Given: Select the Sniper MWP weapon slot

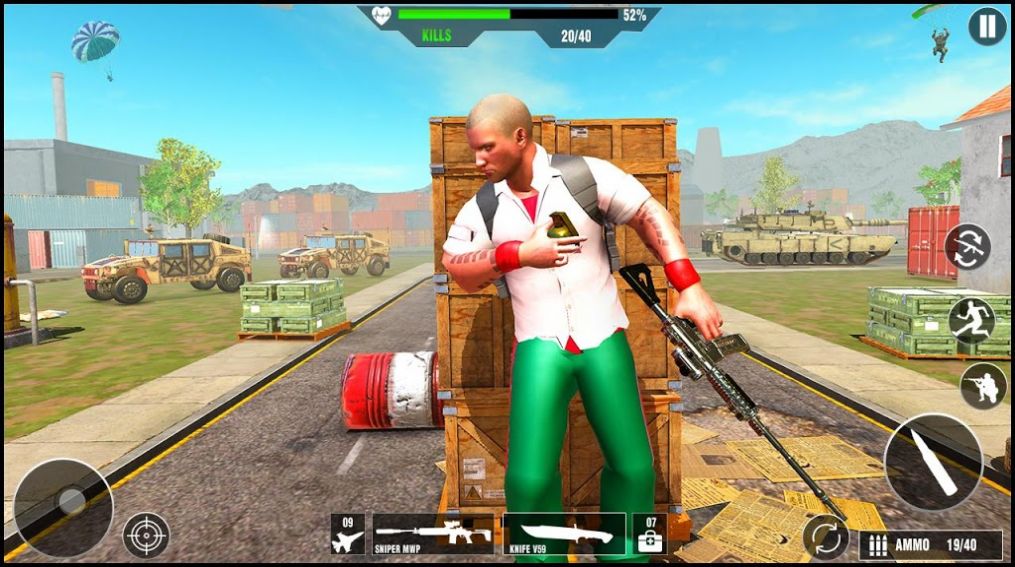Looking at the screenshot, I should [x=433, y=535].
